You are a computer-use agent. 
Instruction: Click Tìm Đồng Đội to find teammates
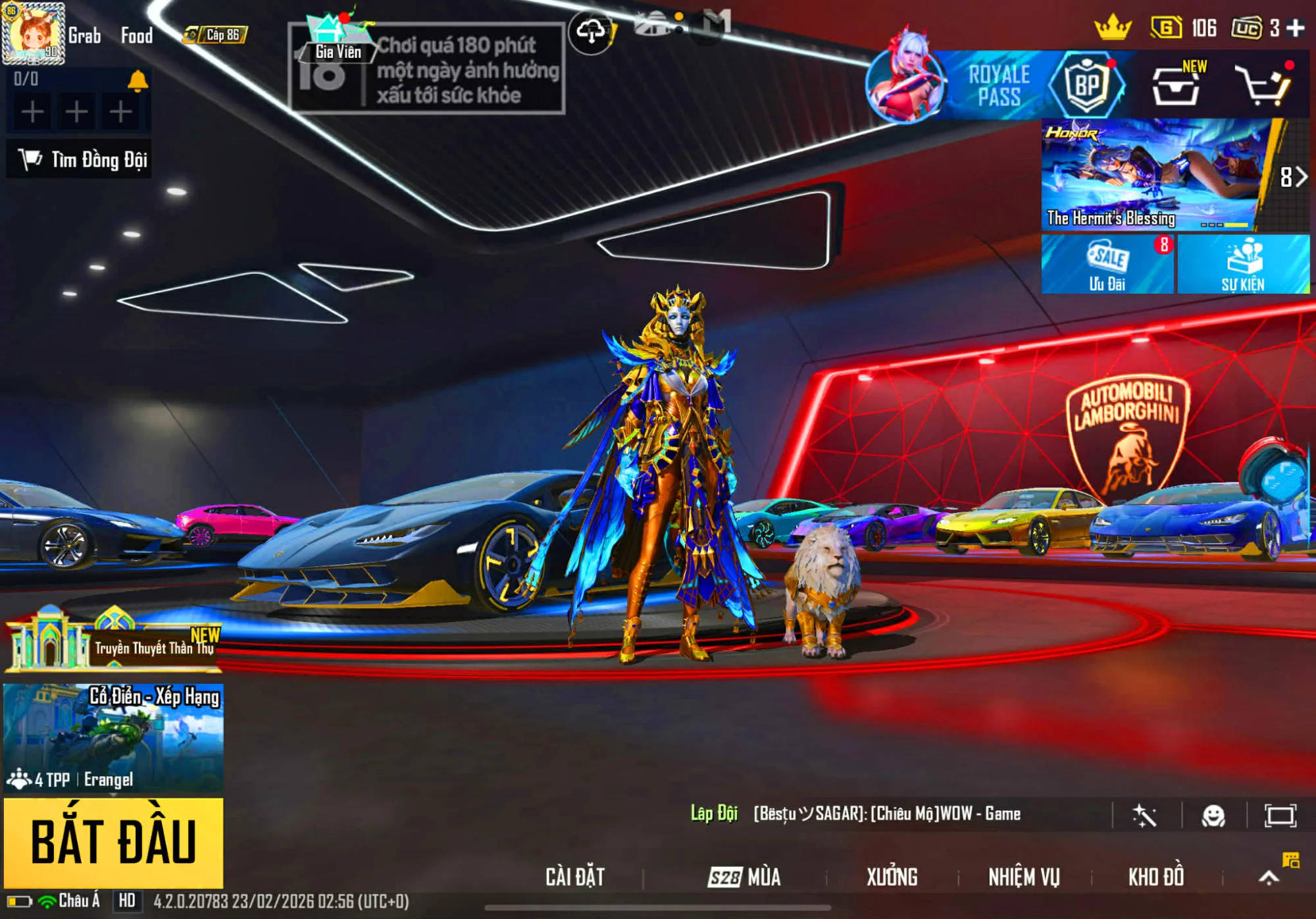tap(80, 159)
